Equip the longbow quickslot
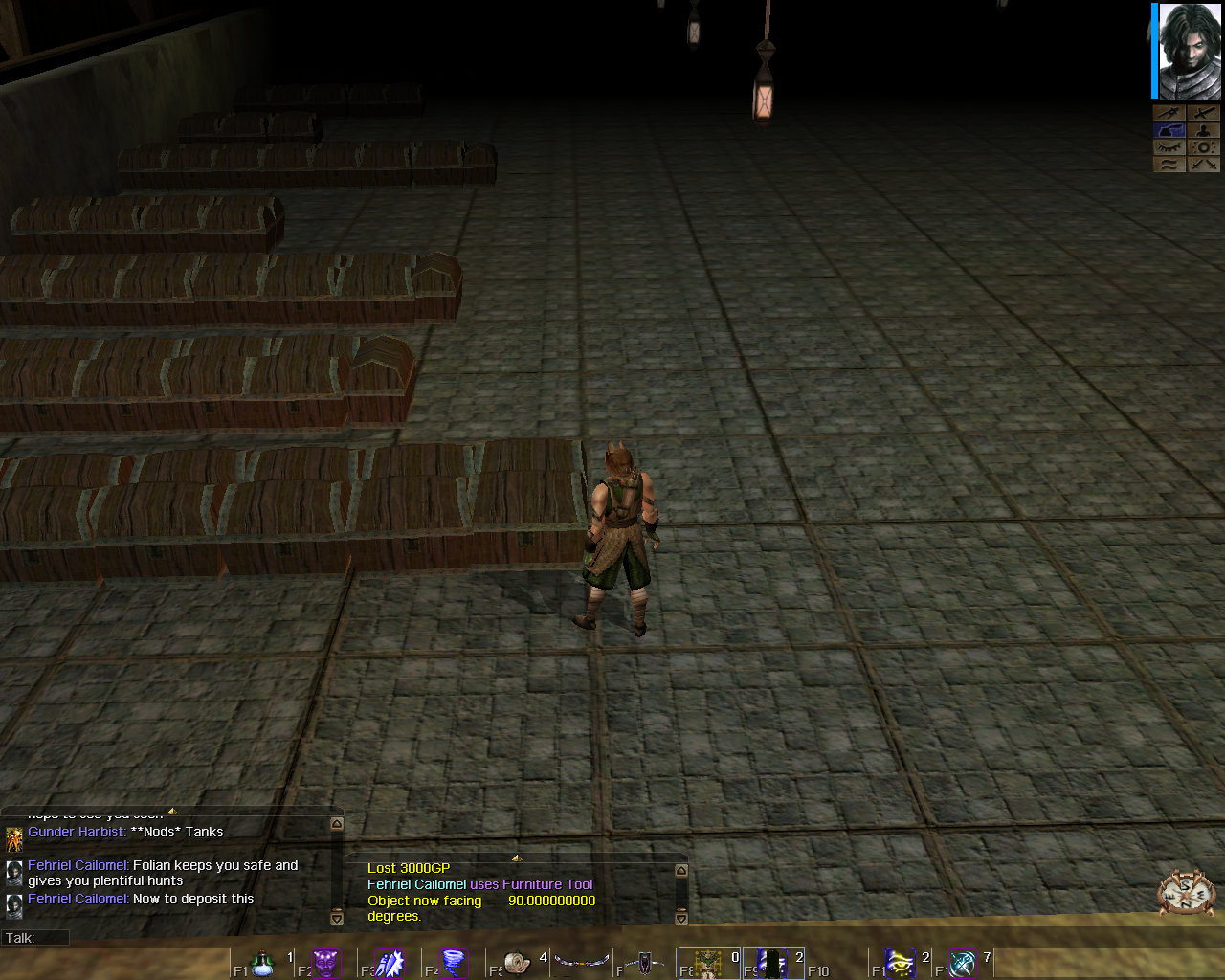Image resolution: width=1225 pixels, height=980 pixels. (582, 961)
